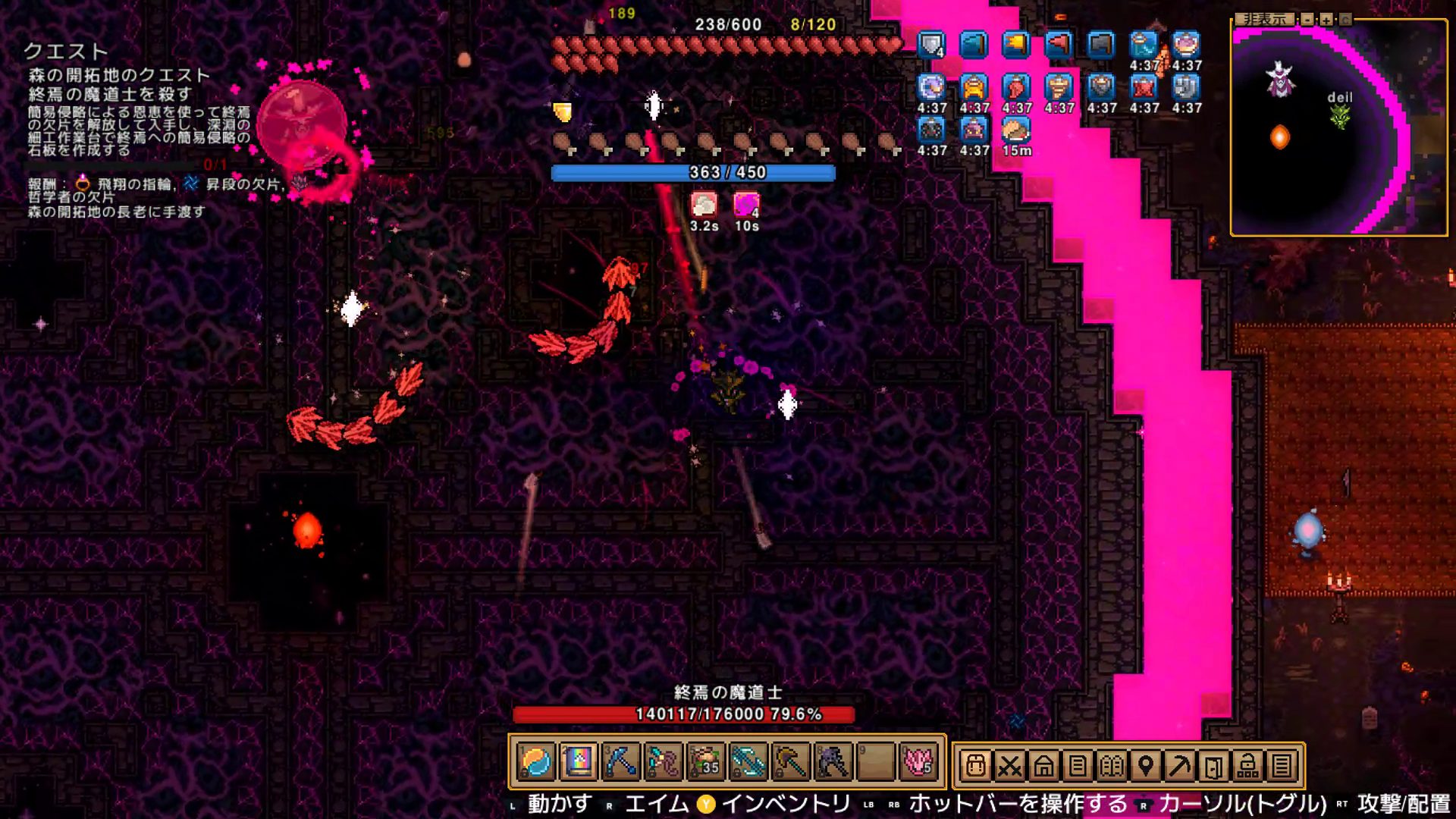Inspect the 15m food buff icon
Image resolution: width=1456 pixels, height=819 pixels.
click(1016, 131)
